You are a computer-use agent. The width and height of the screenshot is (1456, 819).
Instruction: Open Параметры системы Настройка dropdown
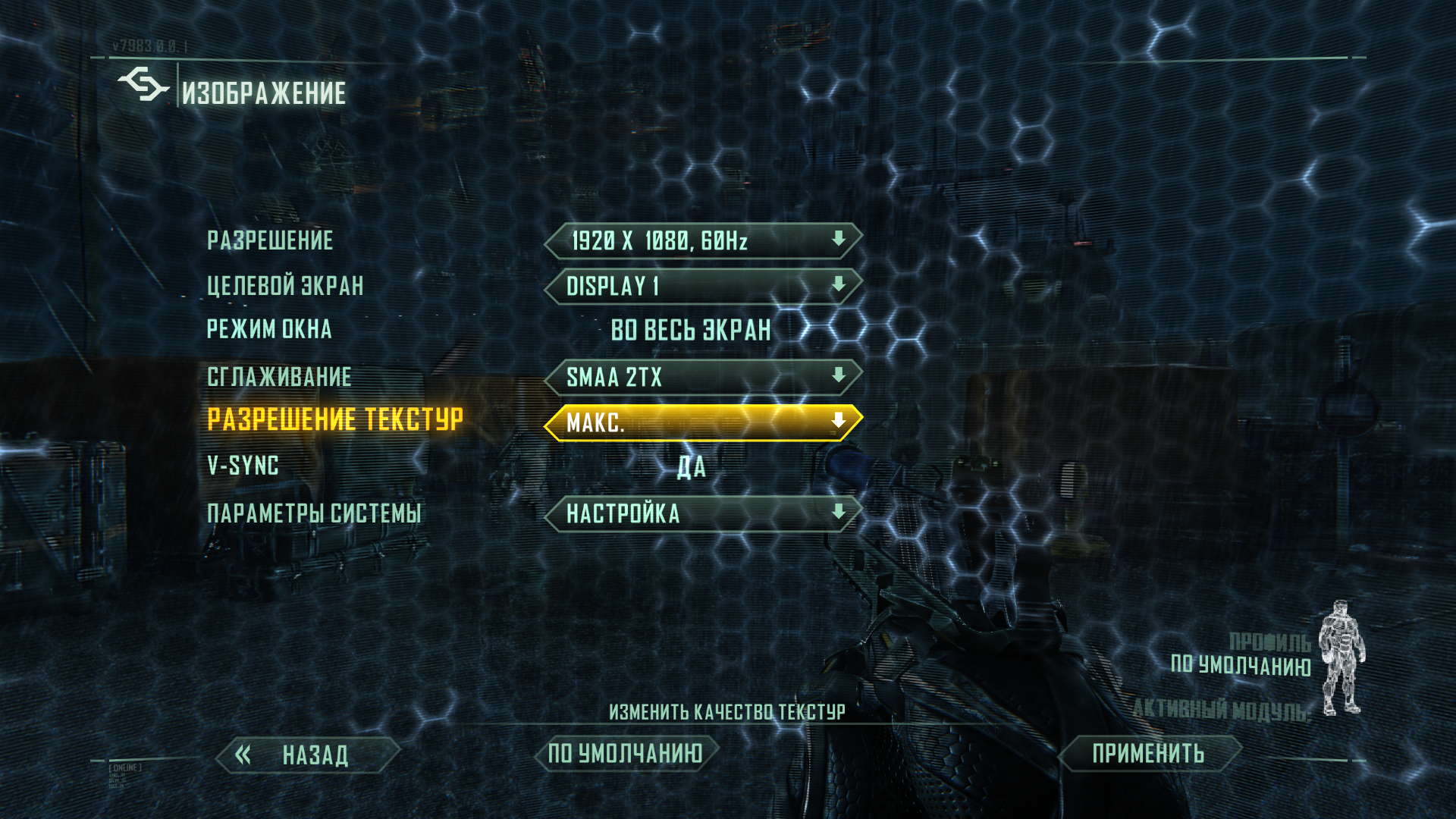click(703, 513)
